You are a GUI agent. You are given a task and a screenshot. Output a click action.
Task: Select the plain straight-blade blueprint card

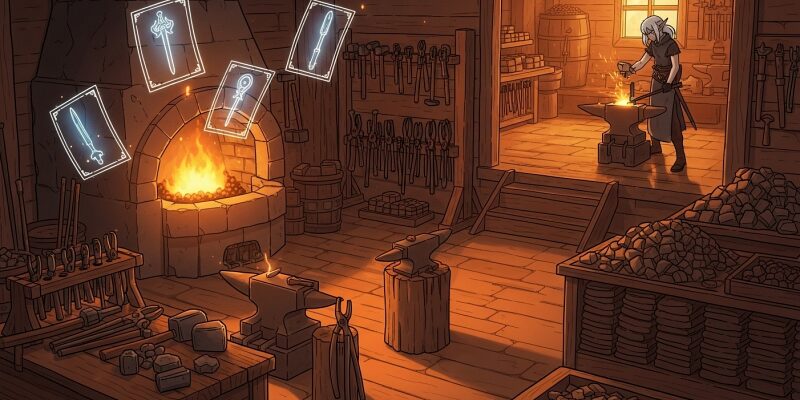(90, 132)
